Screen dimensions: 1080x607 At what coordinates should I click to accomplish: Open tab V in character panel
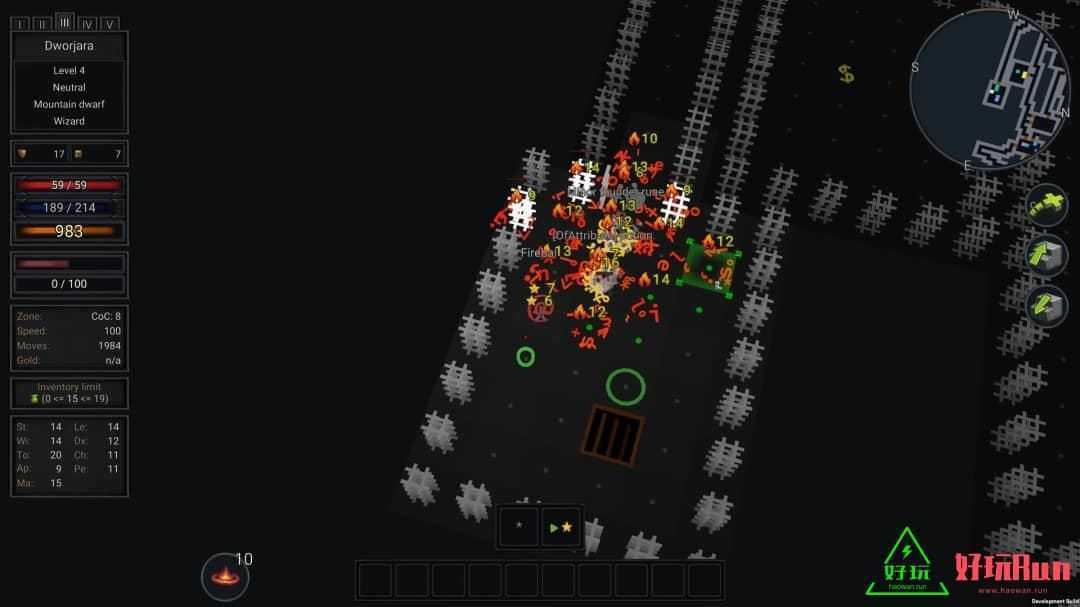coord(109,24)
